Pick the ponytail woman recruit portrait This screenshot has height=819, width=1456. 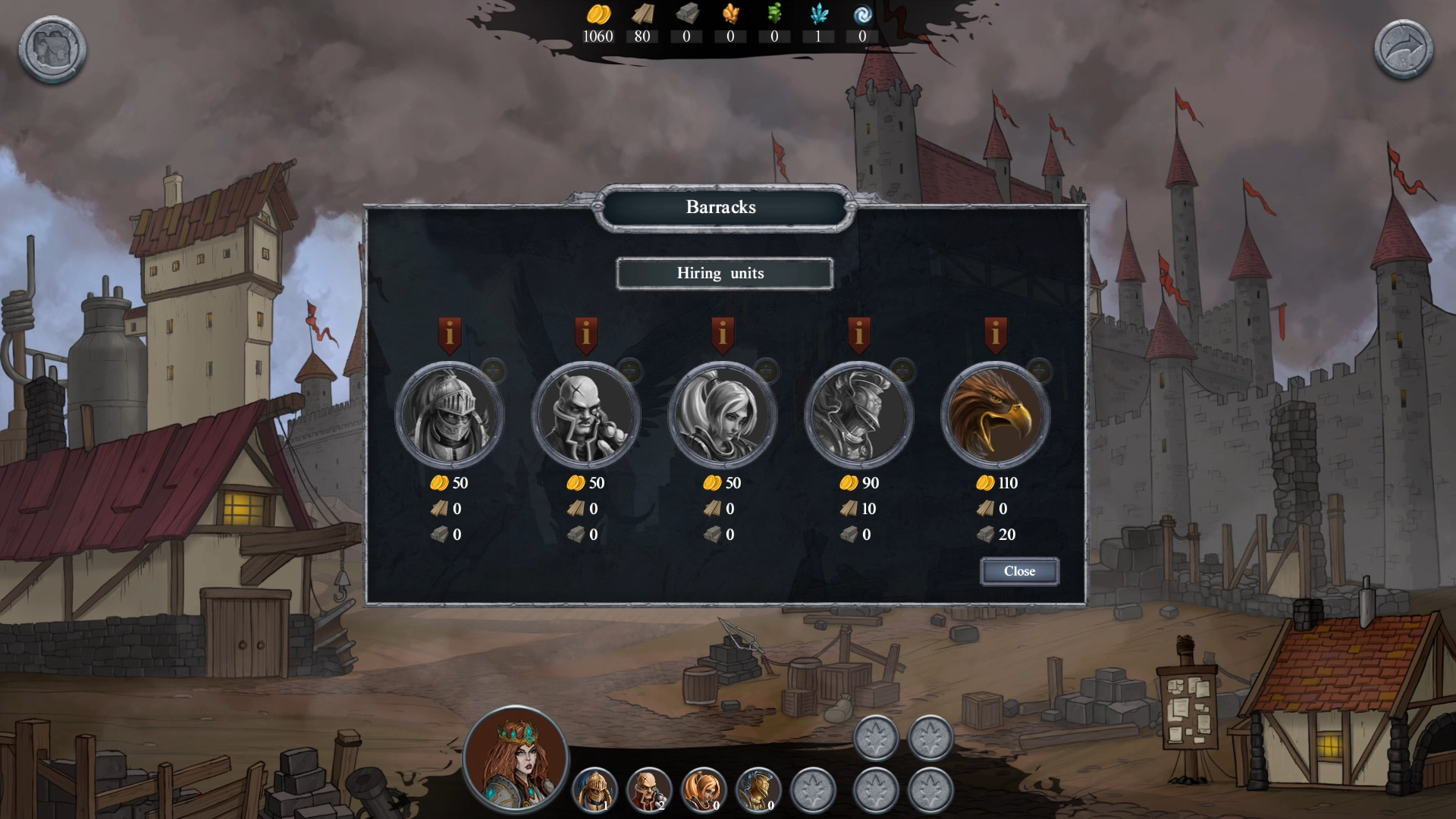722,416
